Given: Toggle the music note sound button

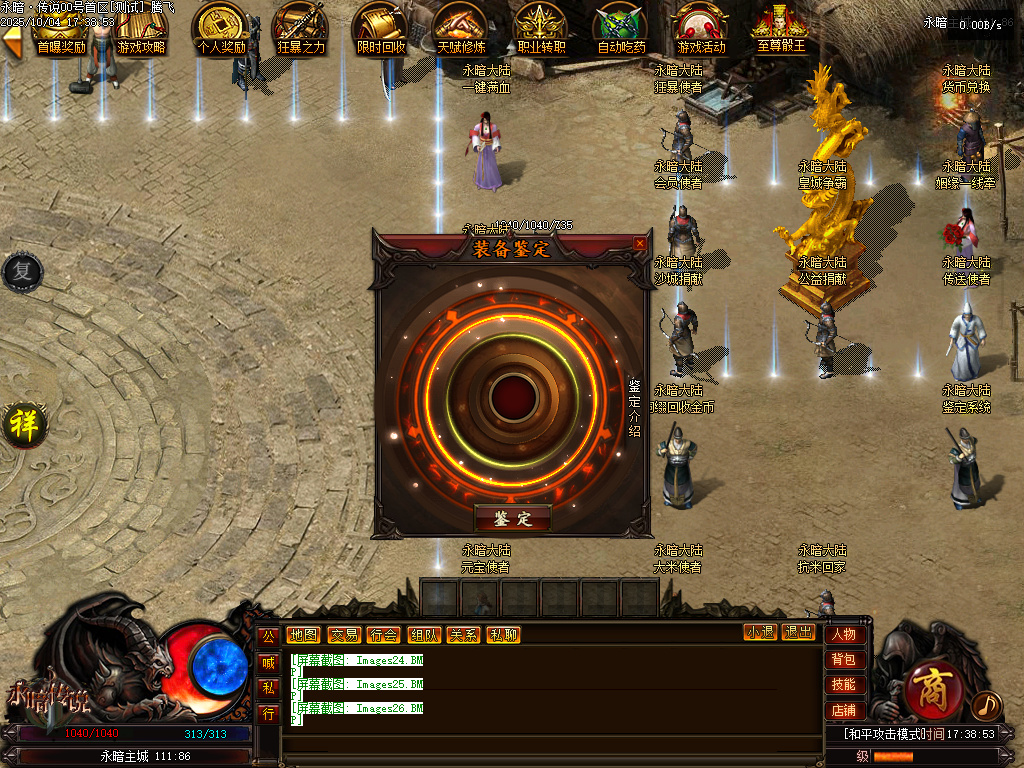Looking at the screenshot, I should click(x=985, y=705).
